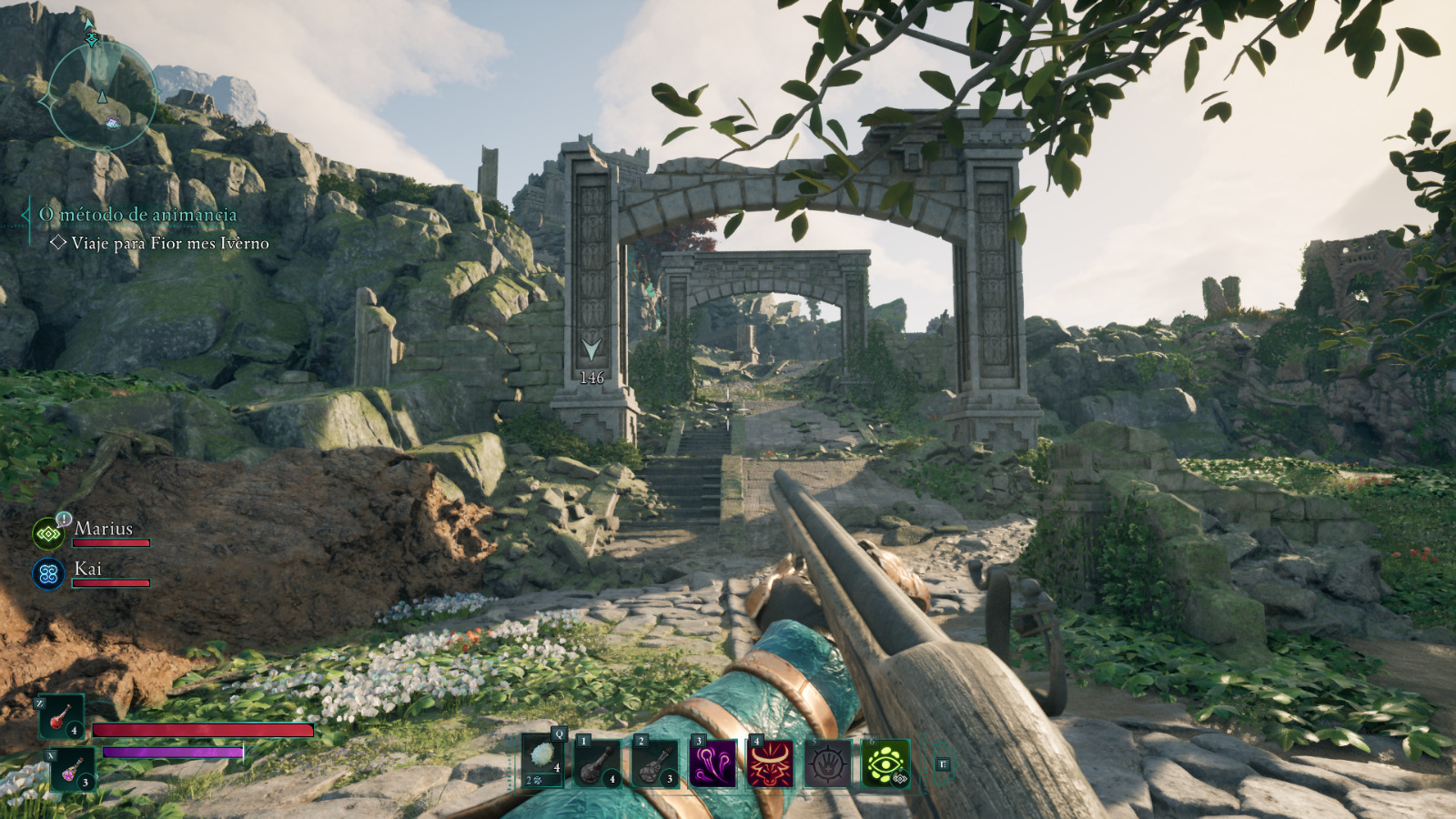Image resolution: width=1456 pixels, height=819 pixels.
Task: Use the pink essence potion slot
Action: [72, 769]
